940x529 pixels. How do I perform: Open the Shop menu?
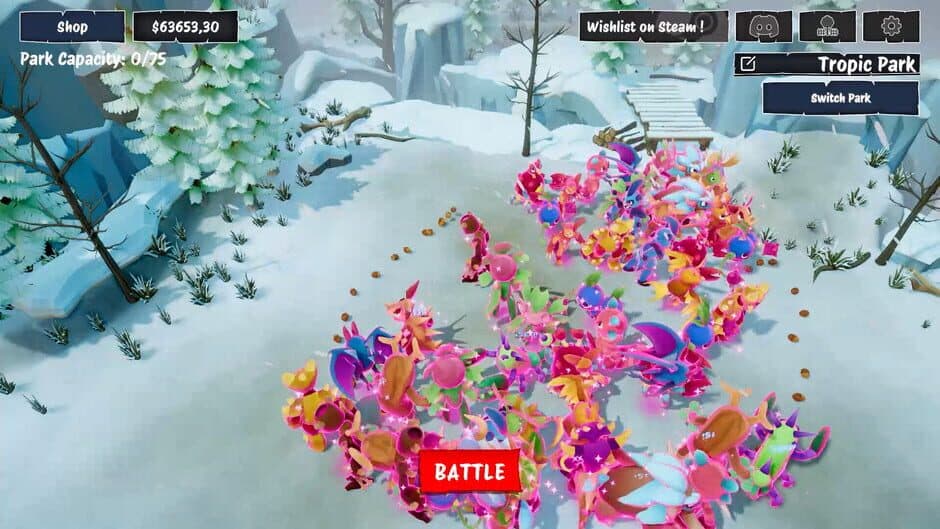pyautogui.click(x=72, y=27)
